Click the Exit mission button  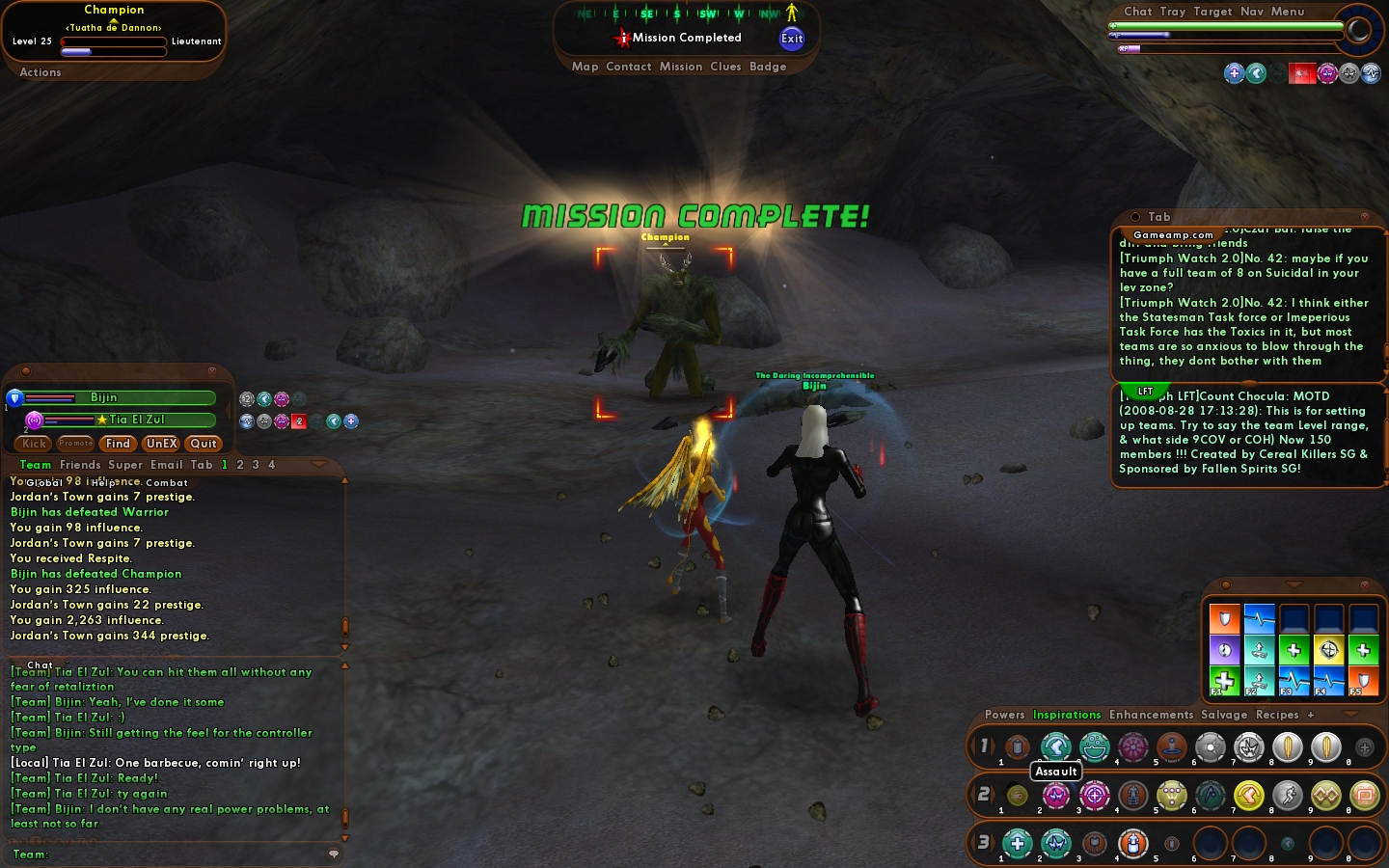click(x=792, y=39)
